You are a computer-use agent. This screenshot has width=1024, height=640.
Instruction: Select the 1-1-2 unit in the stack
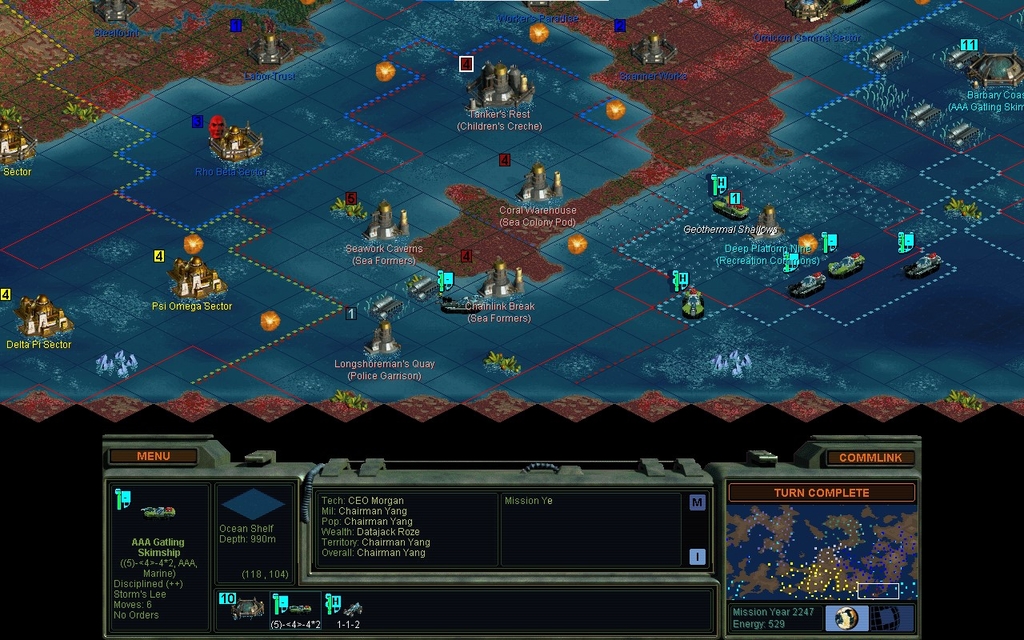pyautogui.click(x=350, y=607)
